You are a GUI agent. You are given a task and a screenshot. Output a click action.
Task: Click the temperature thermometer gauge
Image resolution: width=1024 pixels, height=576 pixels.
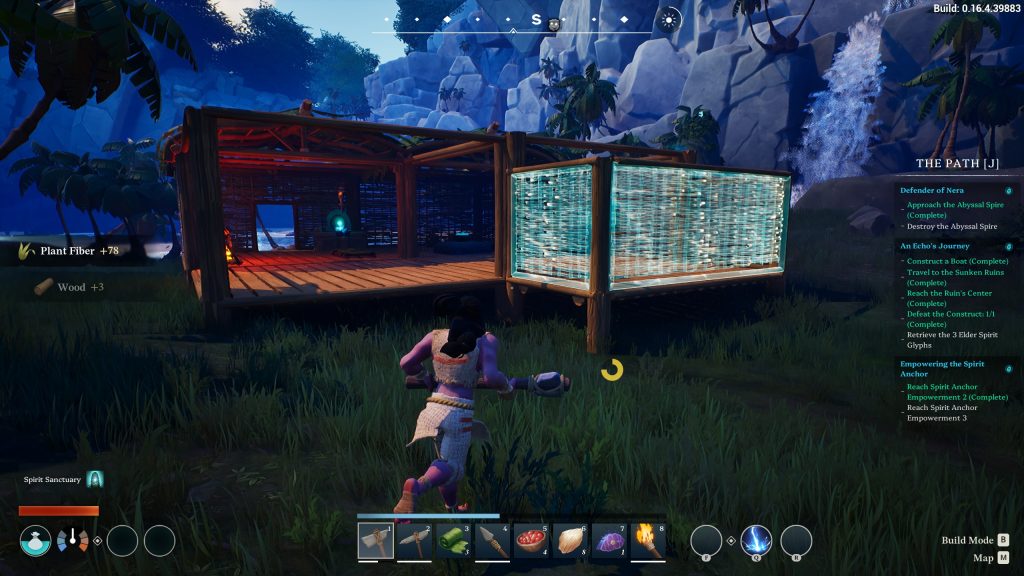click(72, 541)
